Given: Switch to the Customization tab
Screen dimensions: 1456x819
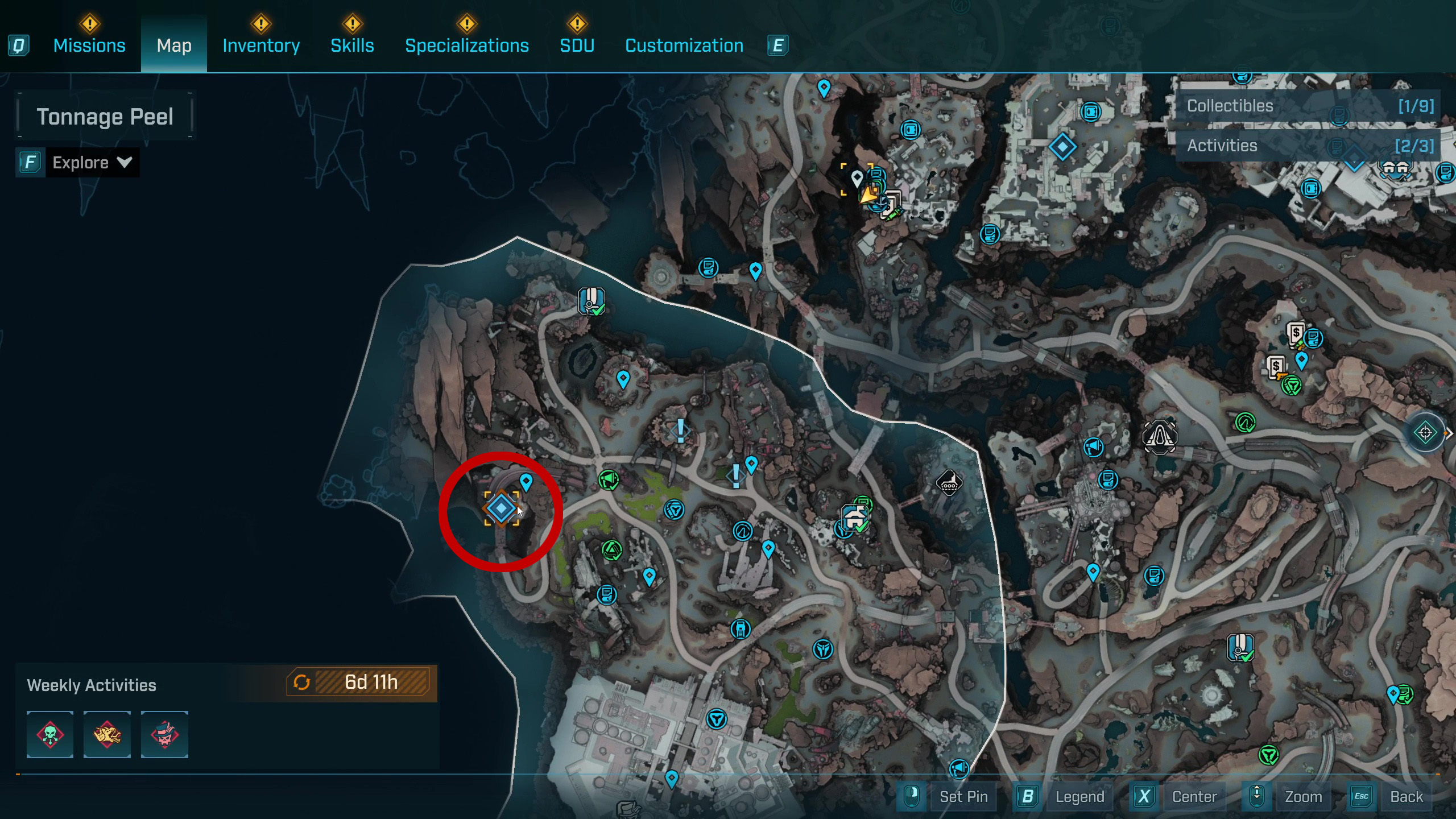Looking at the screenshot, I should tap(684, 45).
